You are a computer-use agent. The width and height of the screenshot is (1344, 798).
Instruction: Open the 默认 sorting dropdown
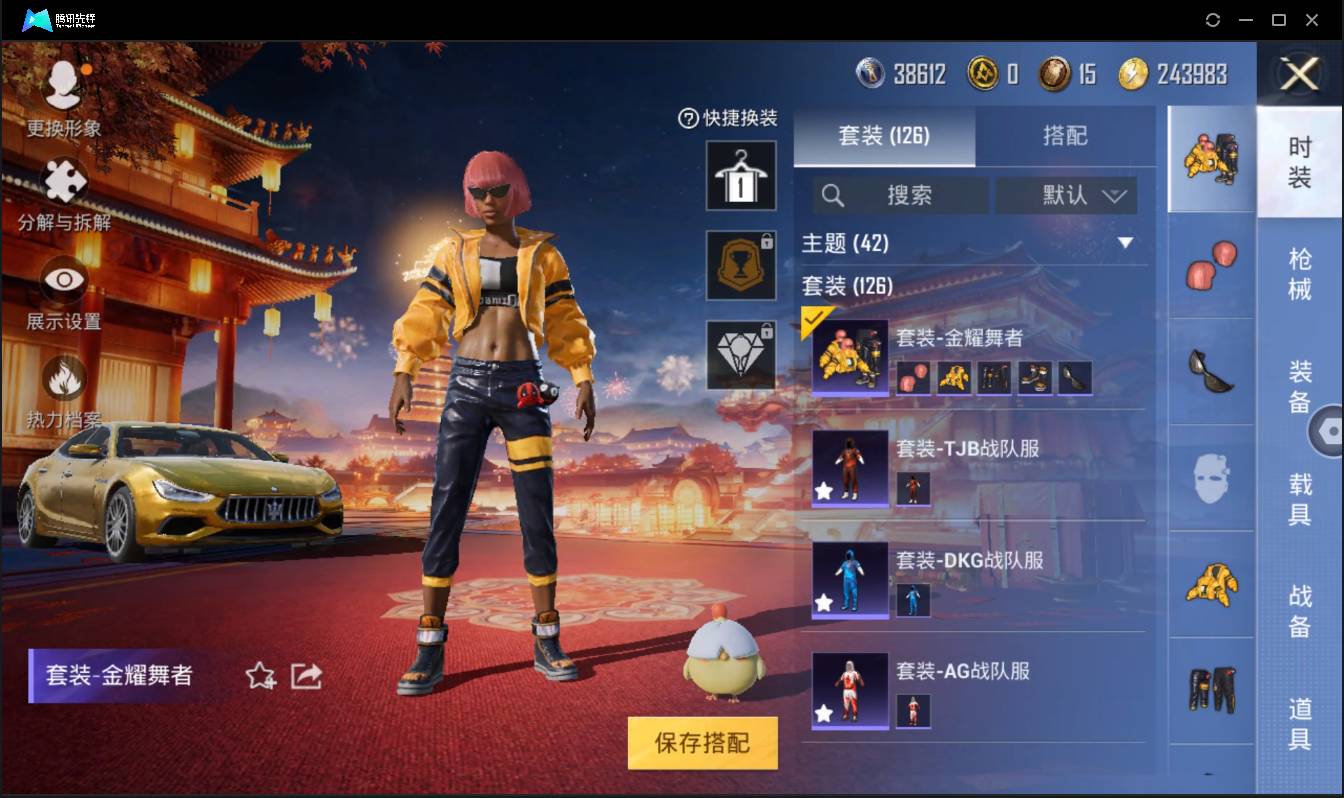[x=1067, y=195]
